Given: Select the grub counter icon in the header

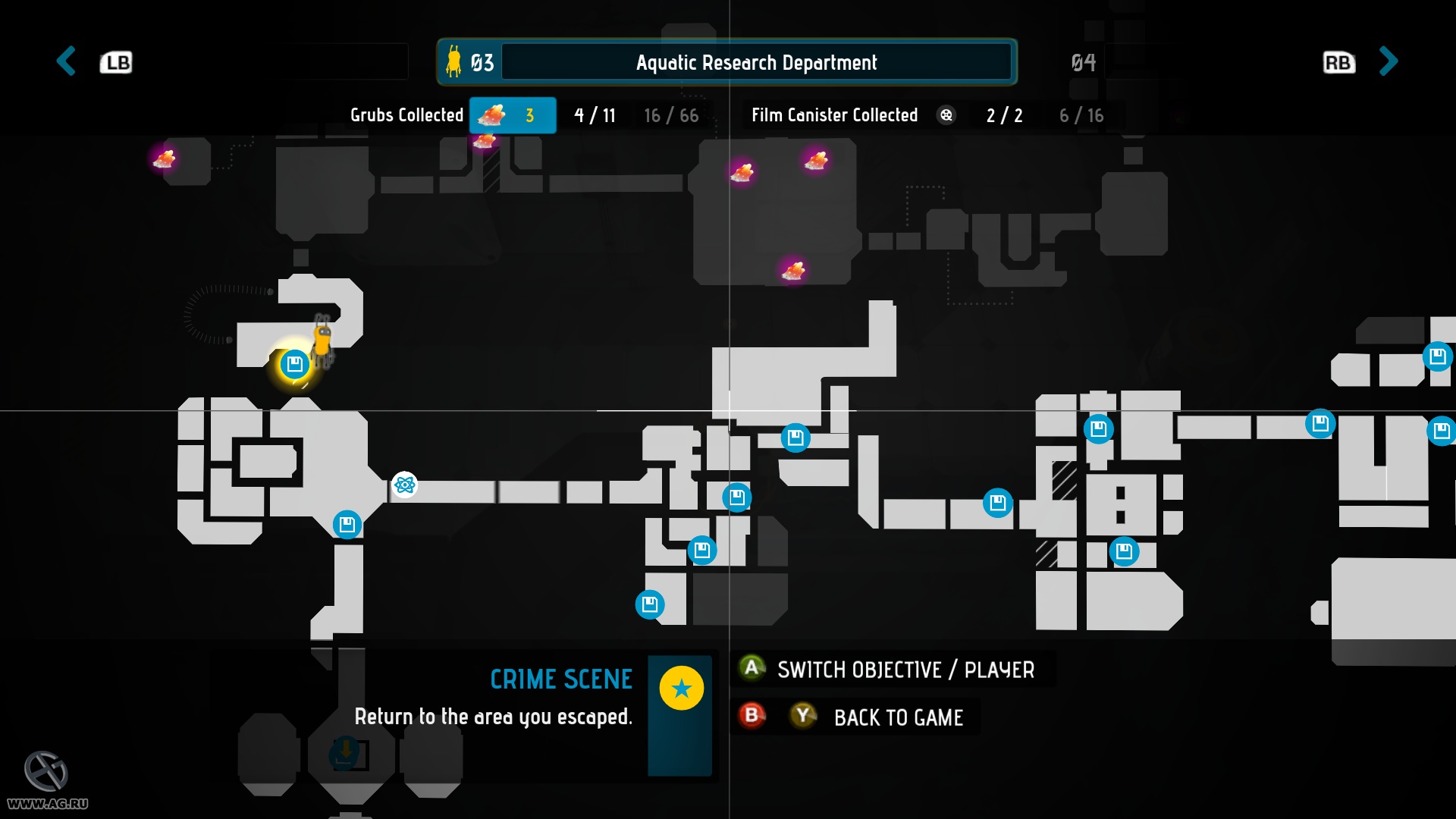Looking at the screenshot, I should coord(491,115).
